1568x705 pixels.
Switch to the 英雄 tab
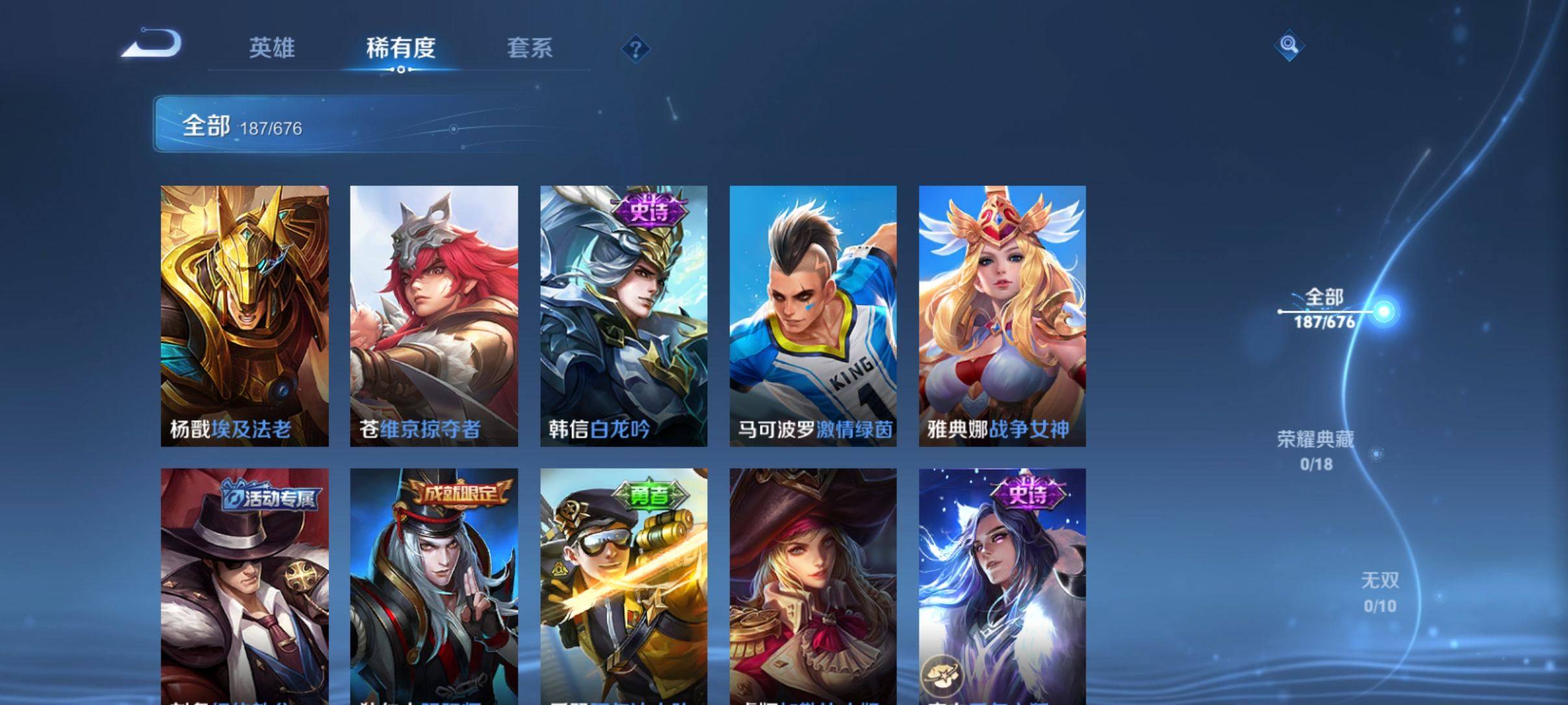[272, 47]
